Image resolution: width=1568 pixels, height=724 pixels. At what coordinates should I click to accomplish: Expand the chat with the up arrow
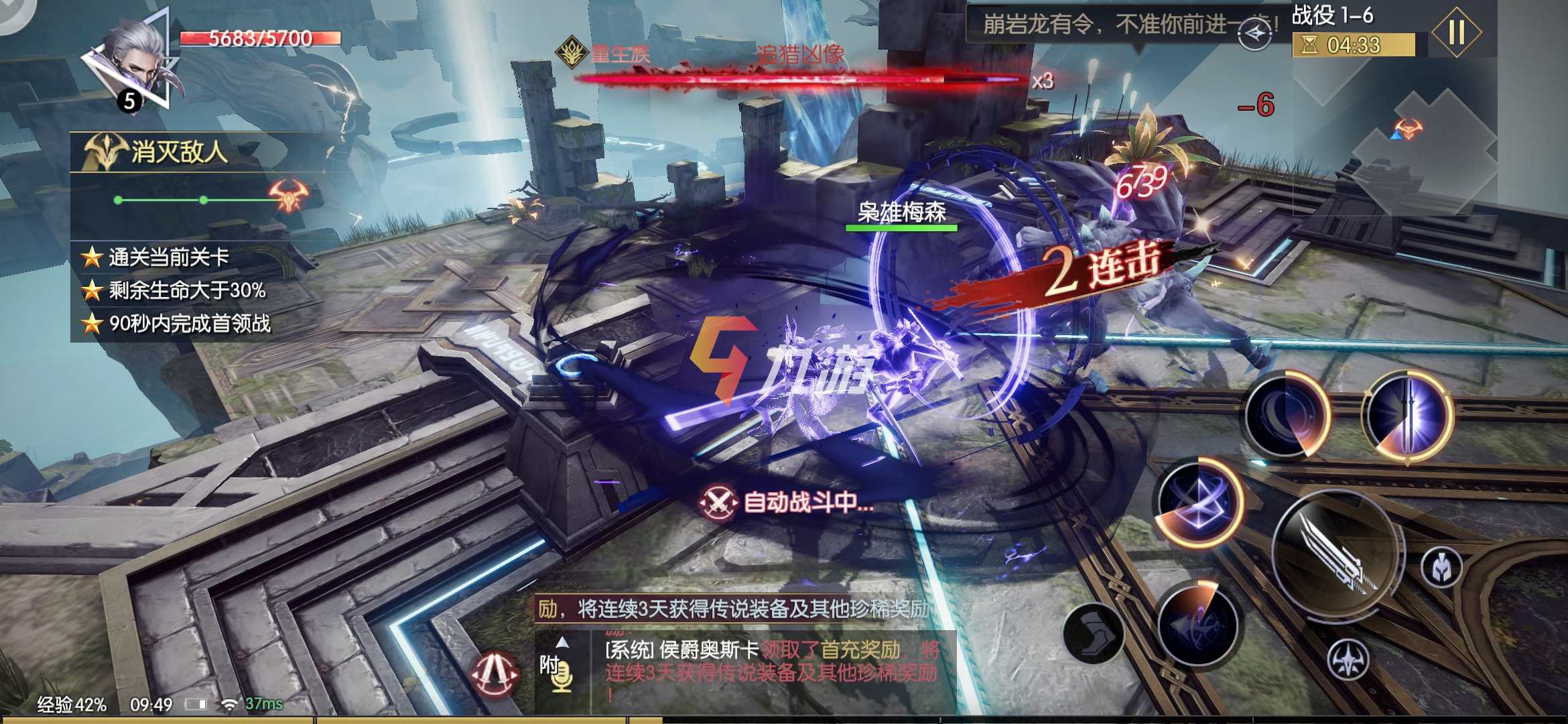(563, 642)
